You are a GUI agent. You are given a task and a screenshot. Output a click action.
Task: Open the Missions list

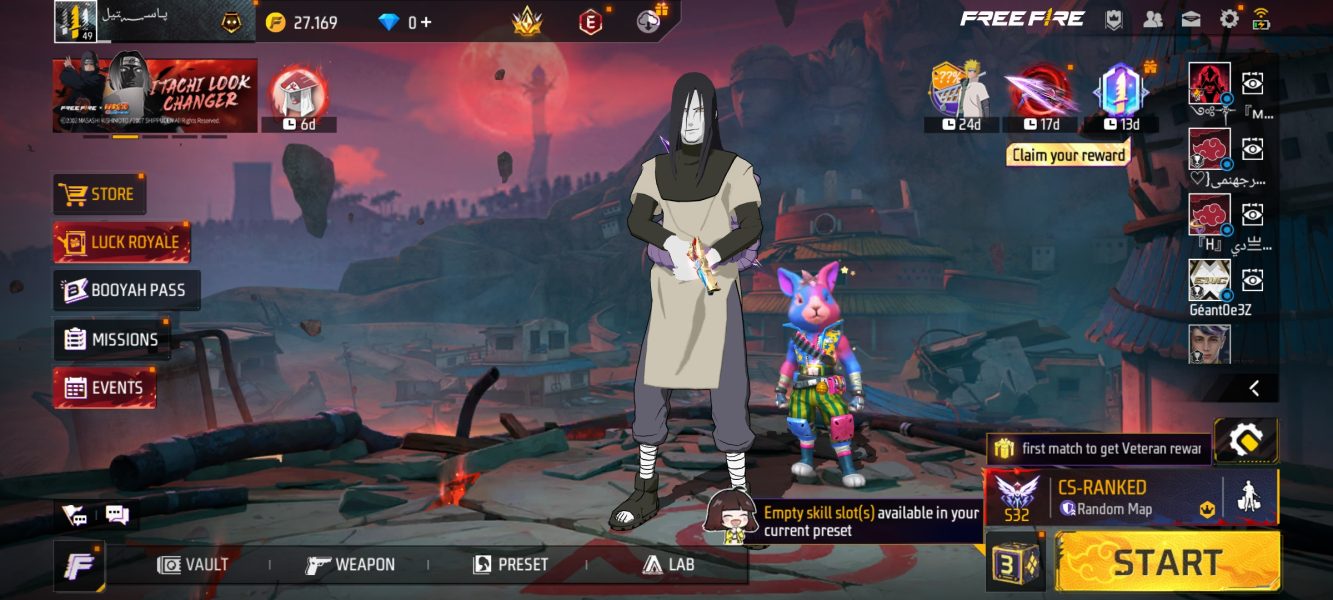pos(112,339)
